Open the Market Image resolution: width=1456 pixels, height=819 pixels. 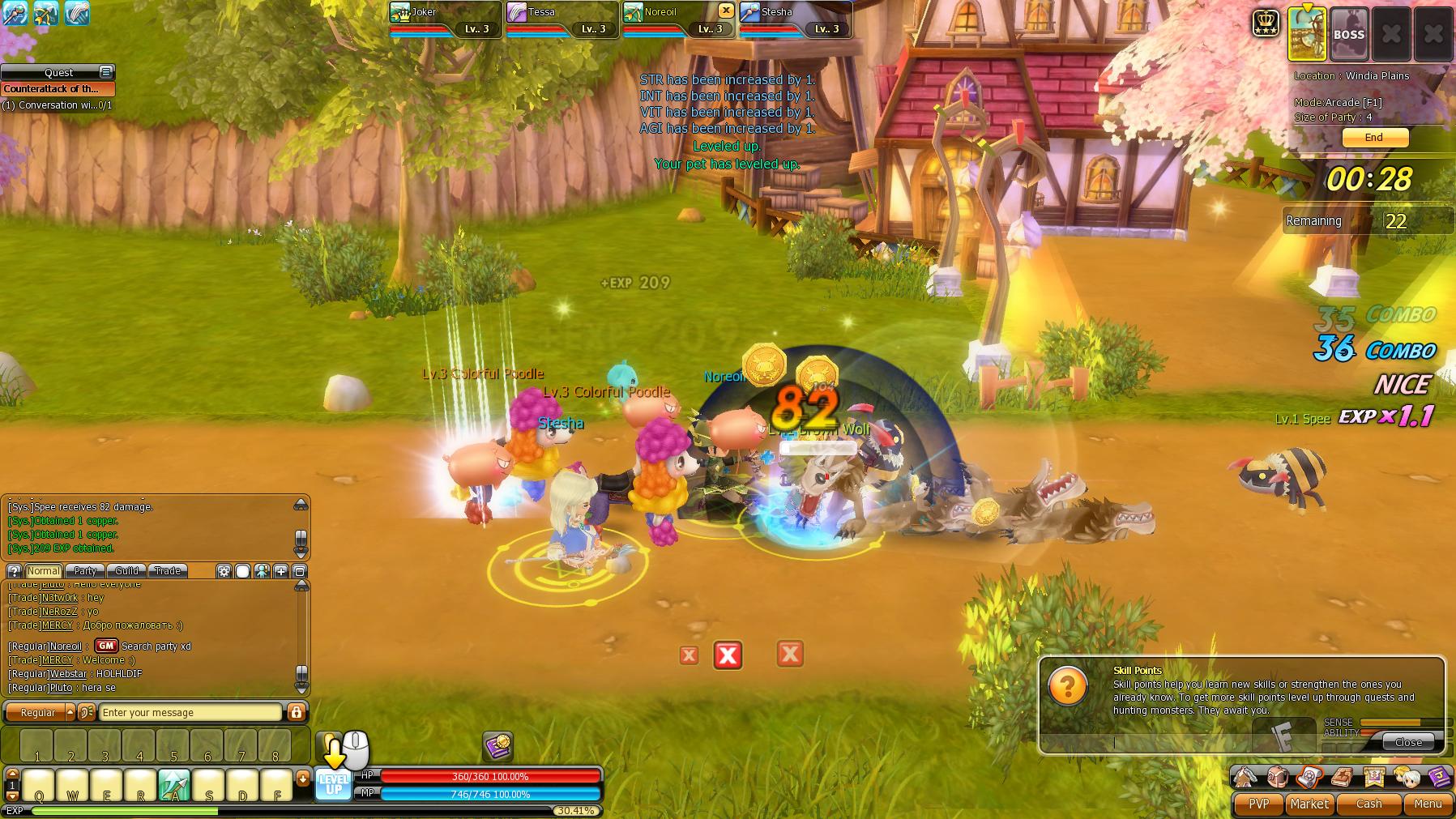click(1309, 804)
